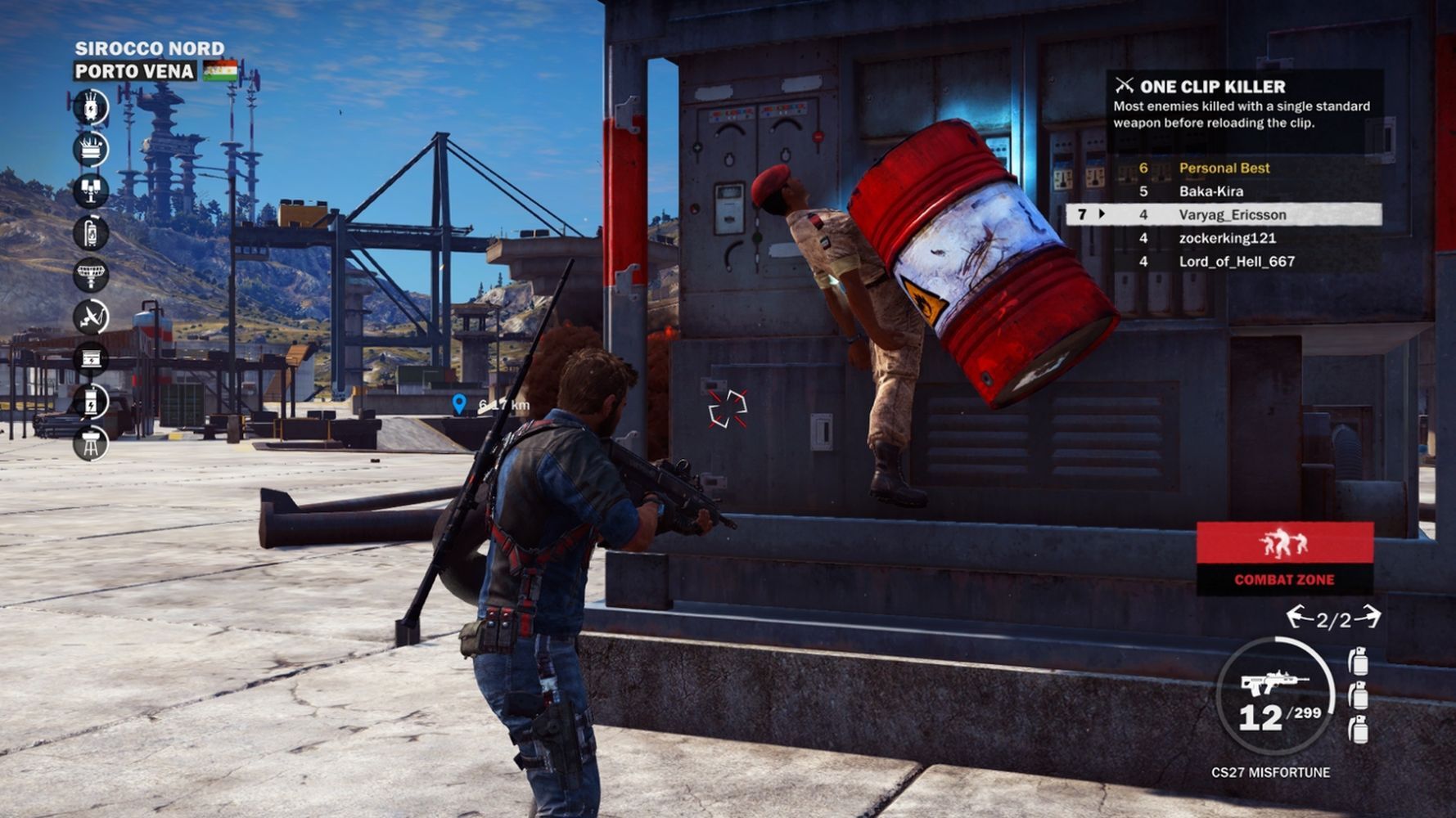
Task: Click zockerking121 leaderboard entry
Action: 1227,238
